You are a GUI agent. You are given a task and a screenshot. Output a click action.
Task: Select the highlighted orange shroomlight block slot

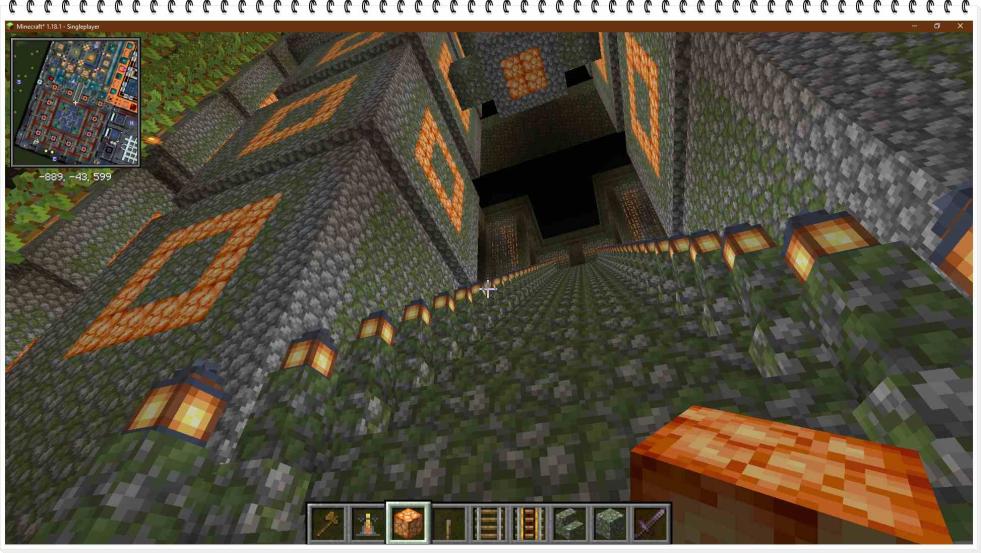pyautogui.click(x=408, y=523)
